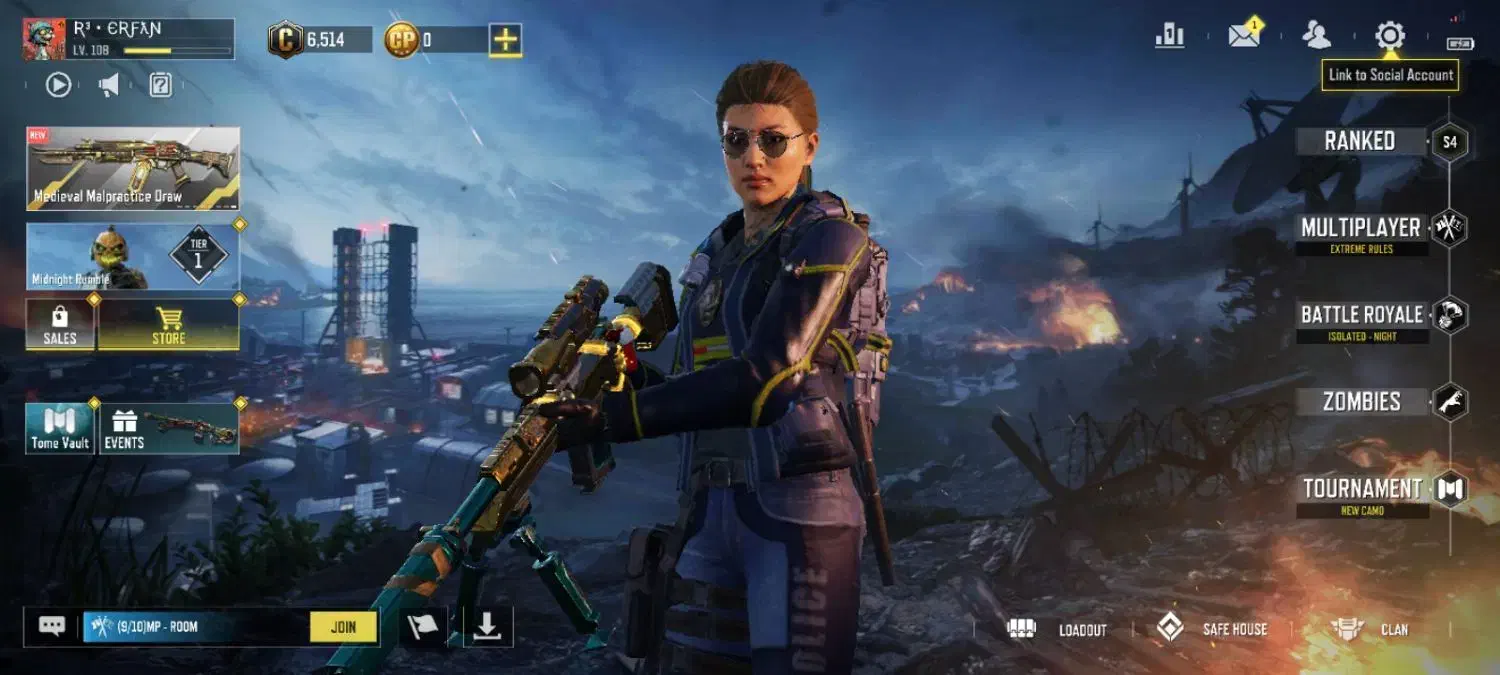Open the Tome Vault
This screenshot has height=675, width=1500.
60,429
